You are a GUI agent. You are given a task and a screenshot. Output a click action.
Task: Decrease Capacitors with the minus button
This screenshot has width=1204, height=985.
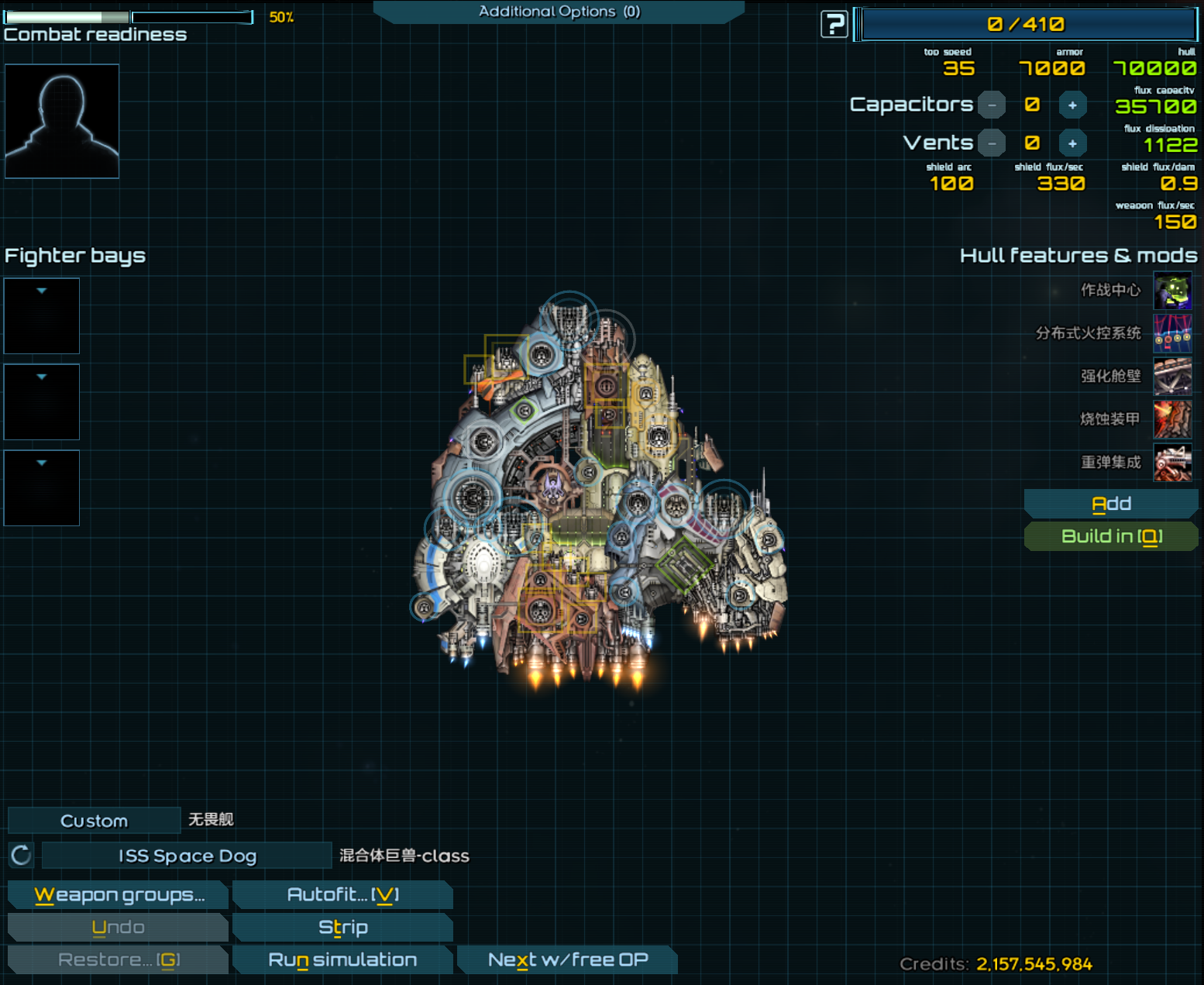(992, 105)
